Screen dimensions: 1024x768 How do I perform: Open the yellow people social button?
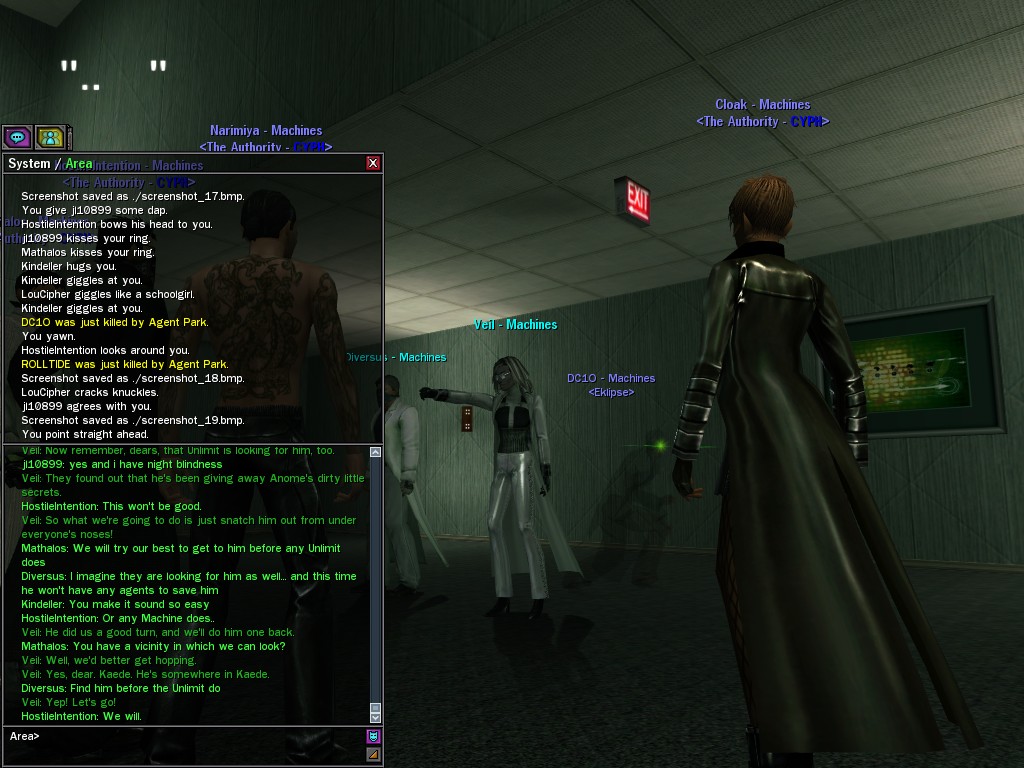(49, 137)
